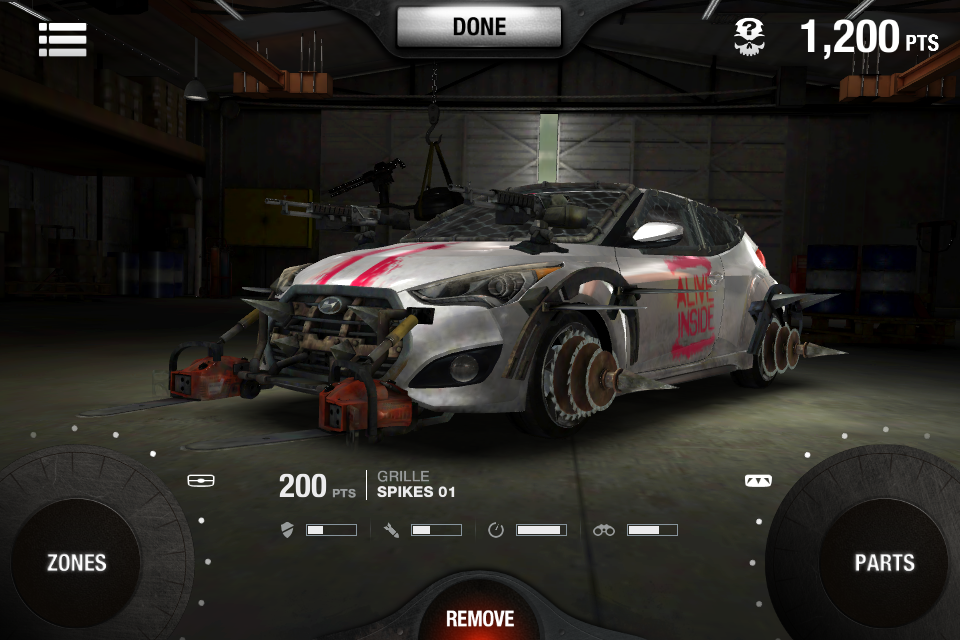Image resolution: width=960 pixels, height=640 pixels.
Task: Remove the Spikes 01 grille part
Action: (x=480, y=618)
